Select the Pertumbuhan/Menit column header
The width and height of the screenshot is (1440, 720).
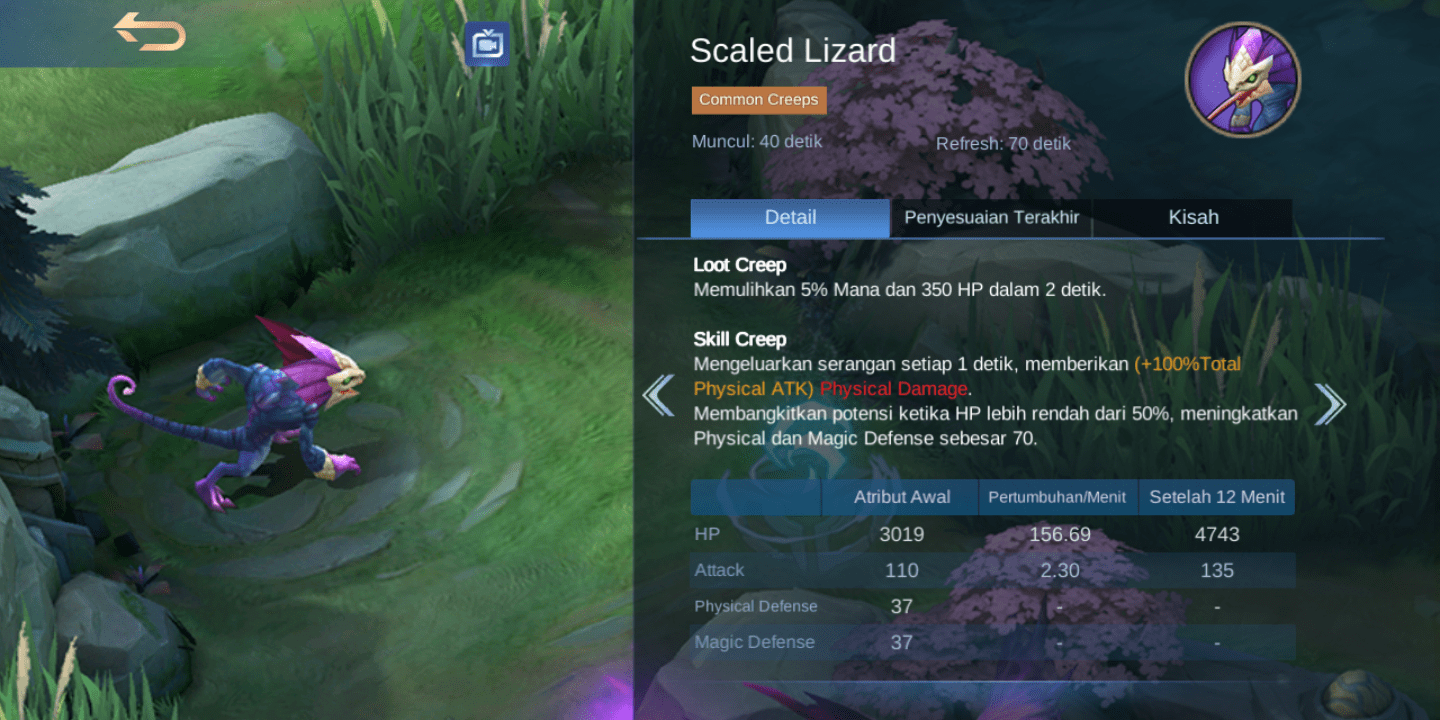1058,496
